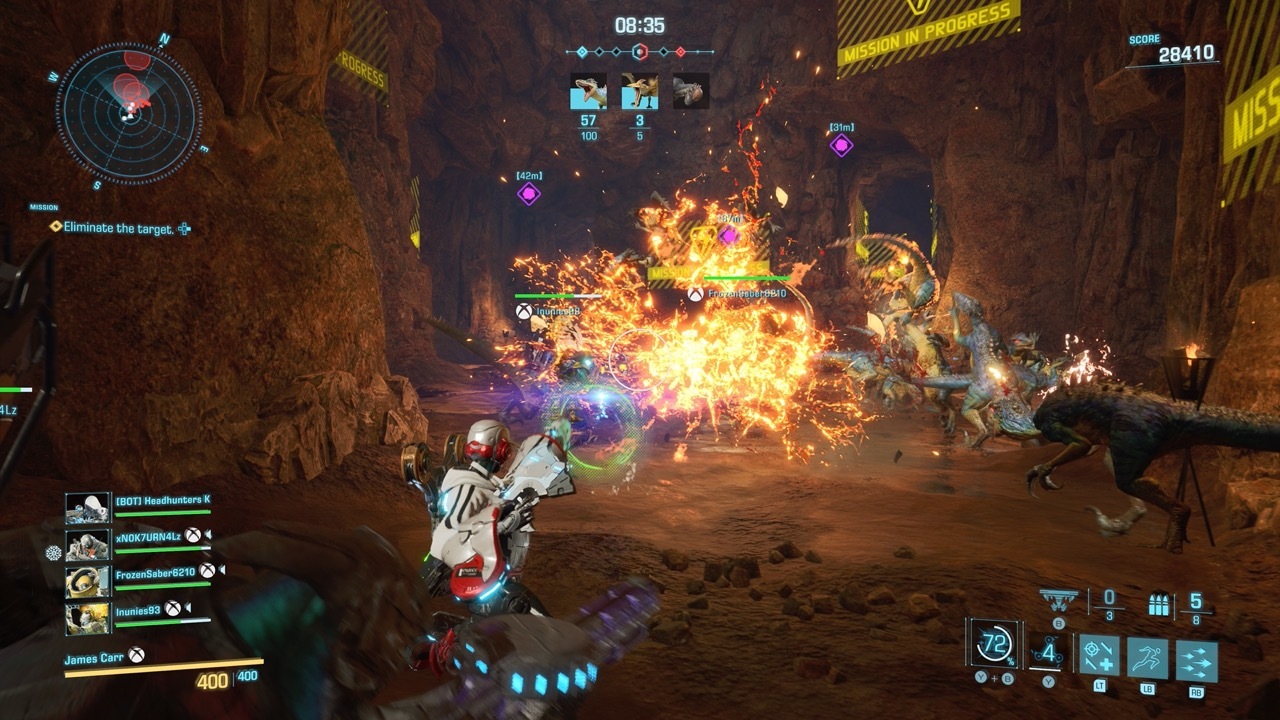Select Inunies93 teammate portrait
Viewport: 1280px width, 720px height.
[x=88, y=618]
